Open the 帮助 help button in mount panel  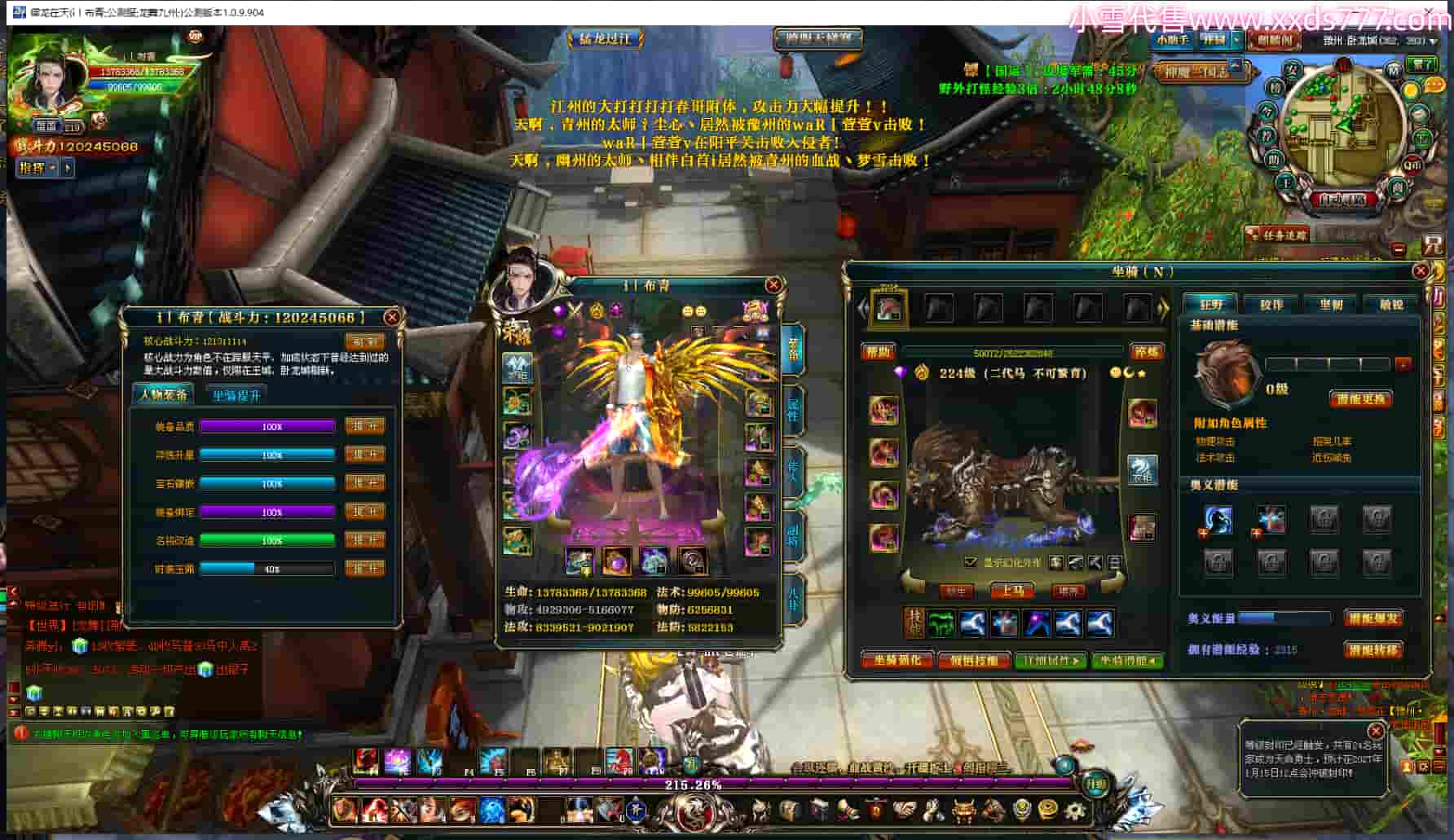pyautogui.click(x=879, y=352)
